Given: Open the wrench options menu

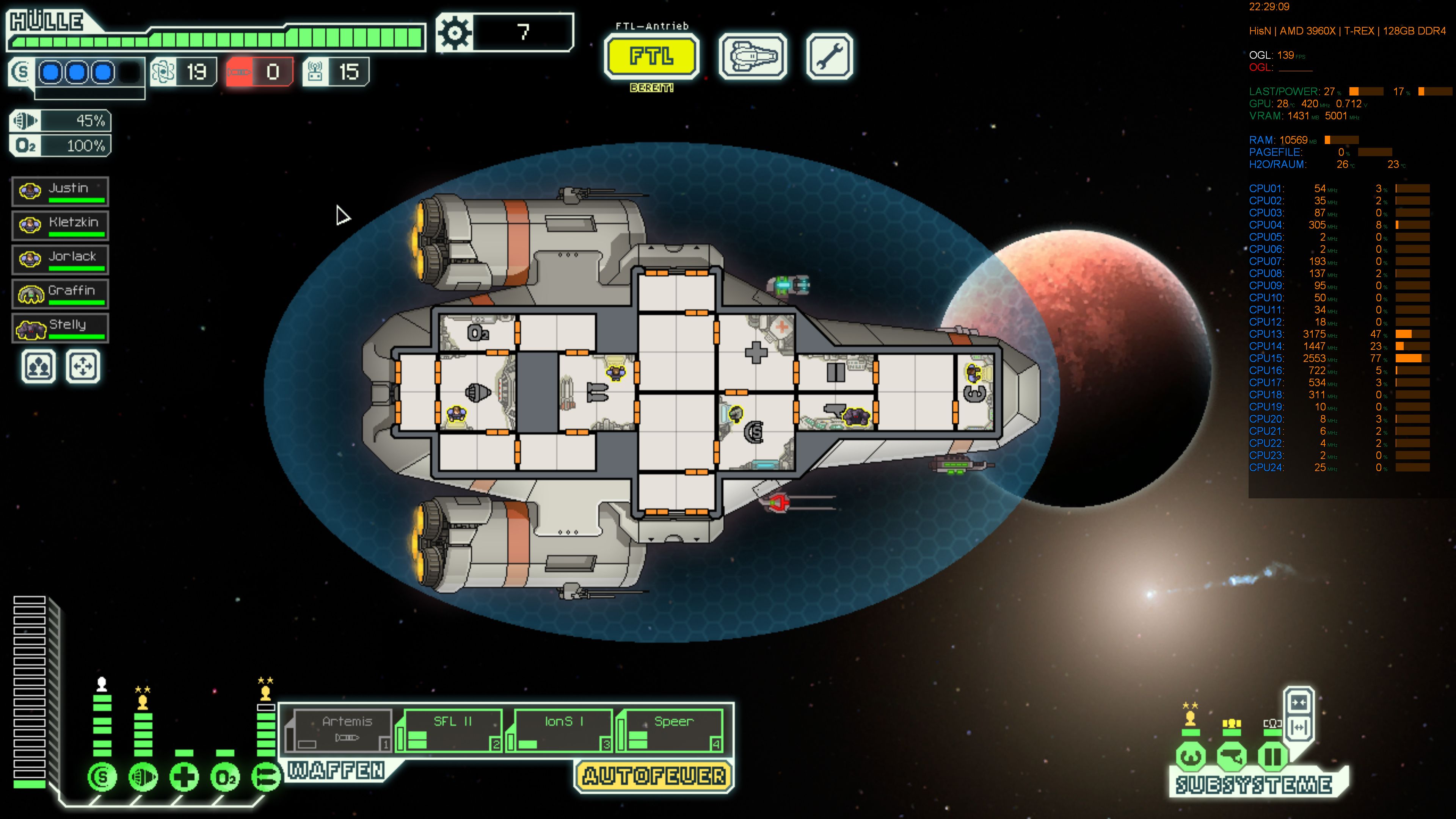Looking at the screenshot, I should coord(829,56).
